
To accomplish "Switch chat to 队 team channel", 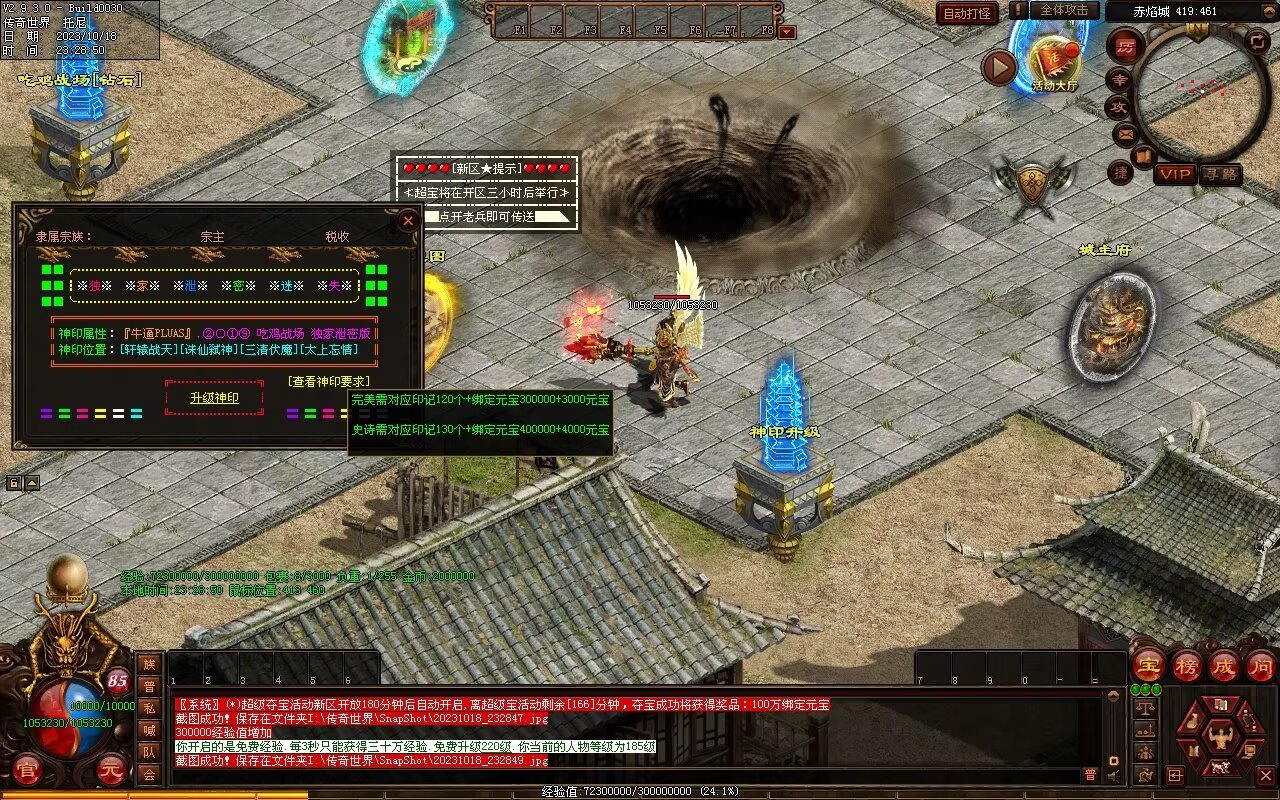I will coord(149,753).
